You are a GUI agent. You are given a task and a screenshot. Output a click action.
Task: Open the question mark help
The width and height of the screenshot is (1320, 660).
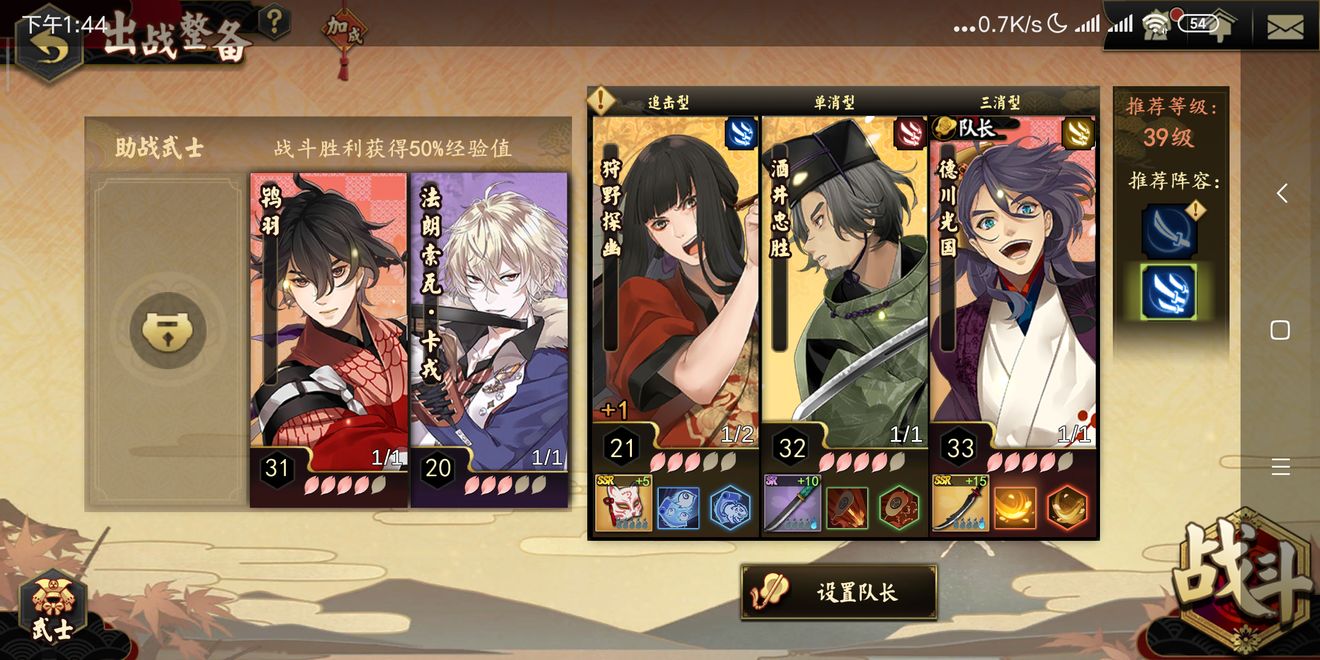click(274, 21)
